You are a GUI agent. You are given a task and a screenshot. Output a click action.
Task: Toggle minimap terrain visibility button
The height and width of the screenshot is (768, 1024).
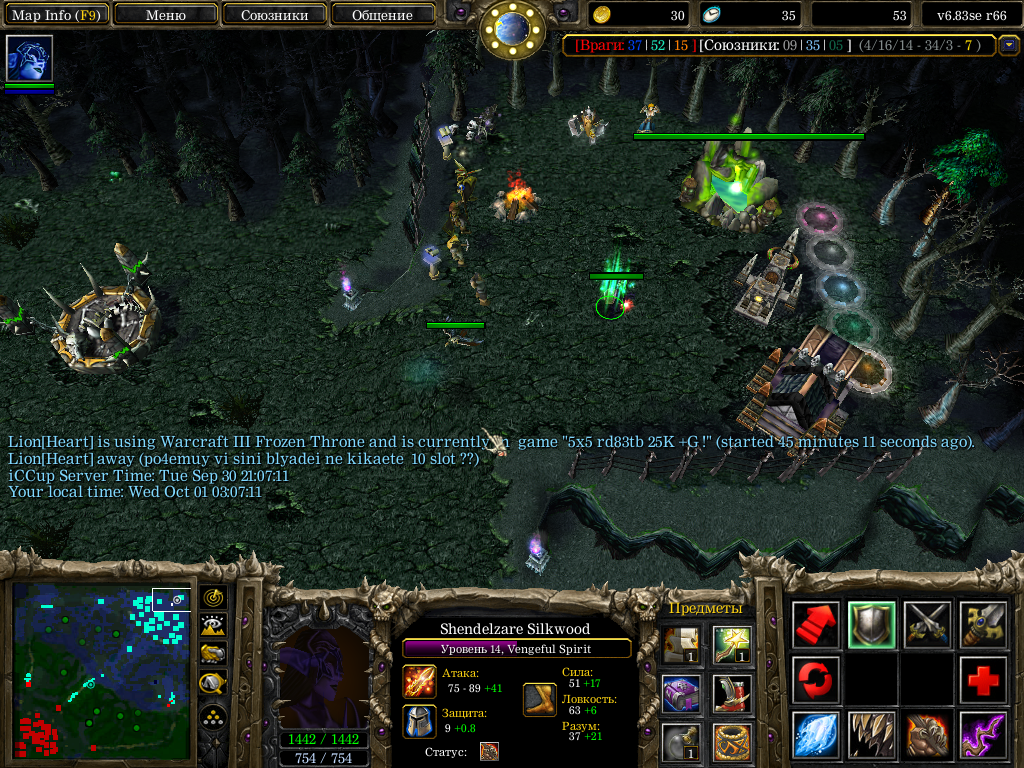coord(213,626)
